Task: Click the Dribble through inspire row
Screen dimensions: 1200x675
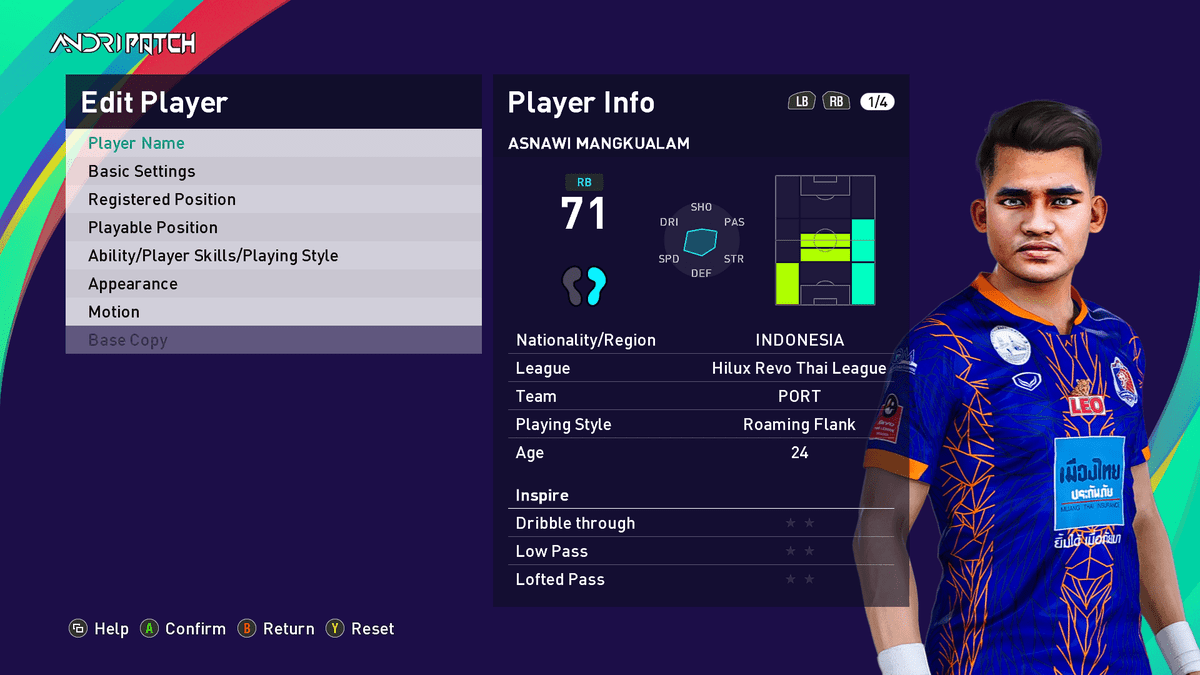Action: 700,523
